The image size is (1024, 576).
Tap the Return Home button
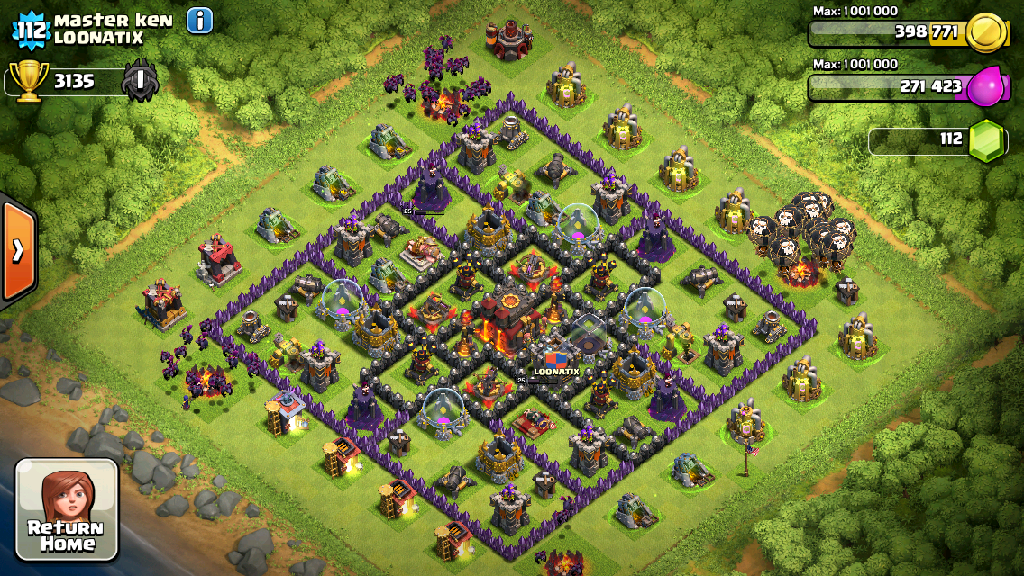click(67, 509)
